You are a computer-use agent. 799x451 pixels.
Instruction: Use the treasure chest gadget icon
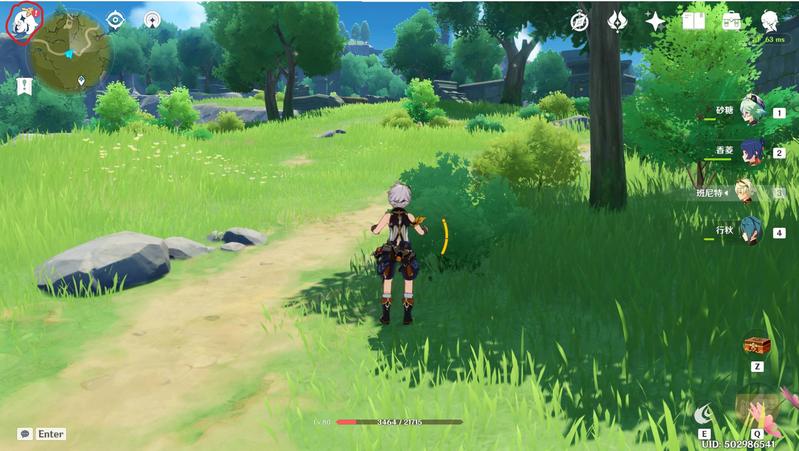click(x=757, y=346)
